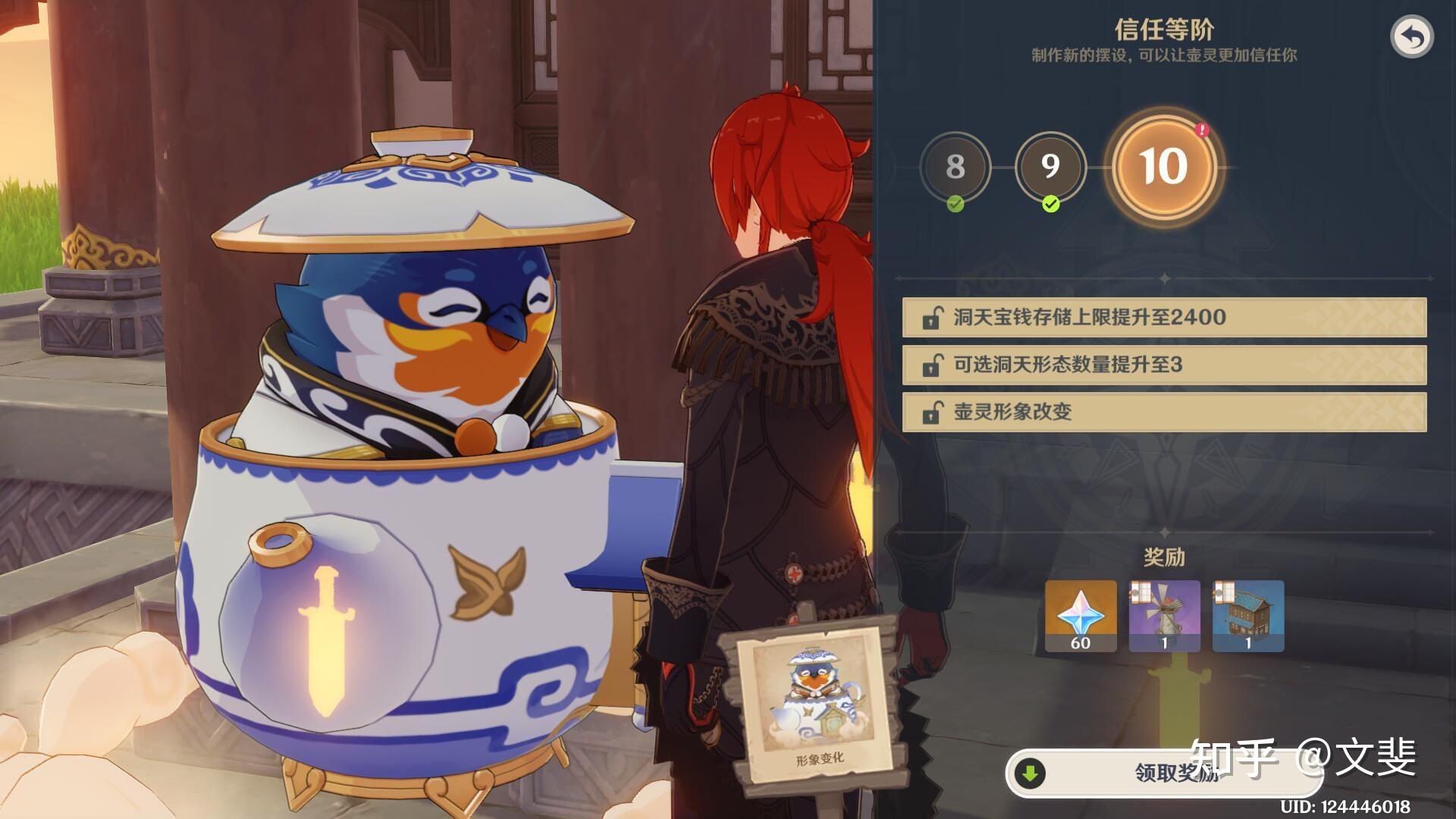Open the 60 Primogem reward icon
This screenshot has width=1456, height=819.
coord(1081,616)
